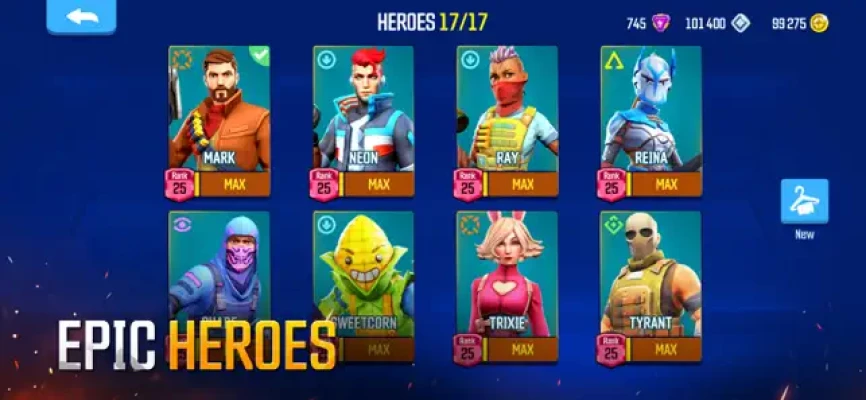Select the Reina hero card
Screen dimensions: 866x400
pos(651,115)
